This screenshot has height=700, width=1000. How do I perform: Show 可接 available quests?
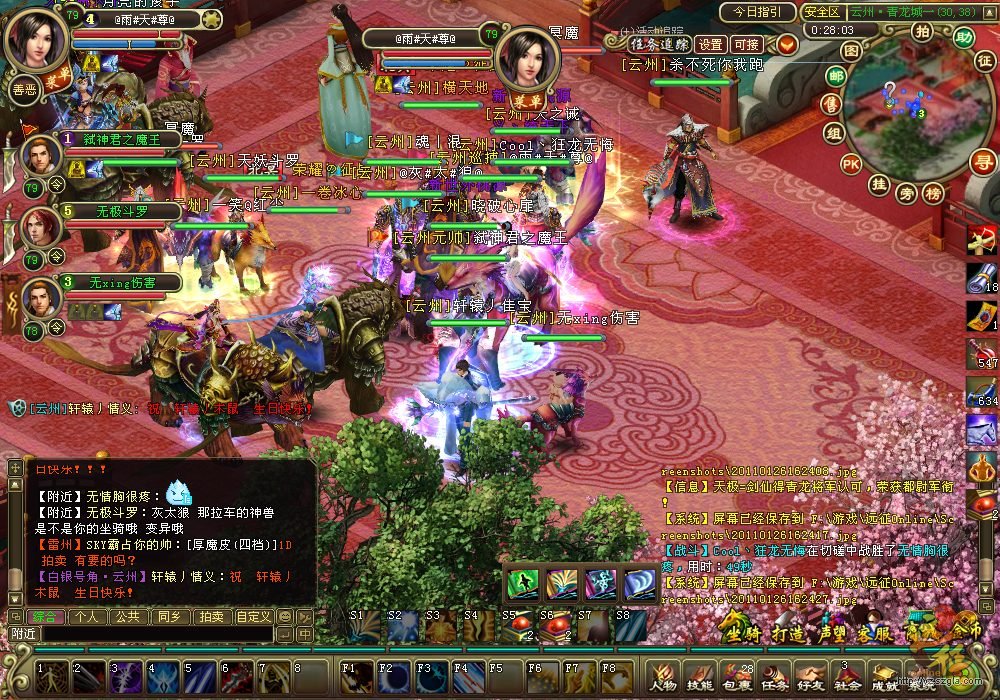(746, 44)
